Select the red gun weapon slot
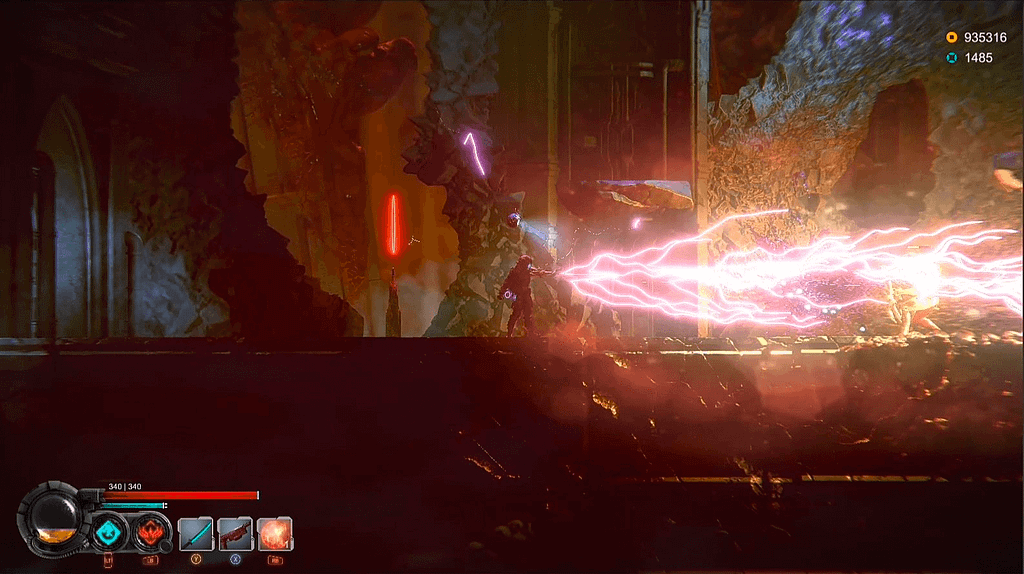Viewport: 1024px width, 574px height. tap(235, 533)
